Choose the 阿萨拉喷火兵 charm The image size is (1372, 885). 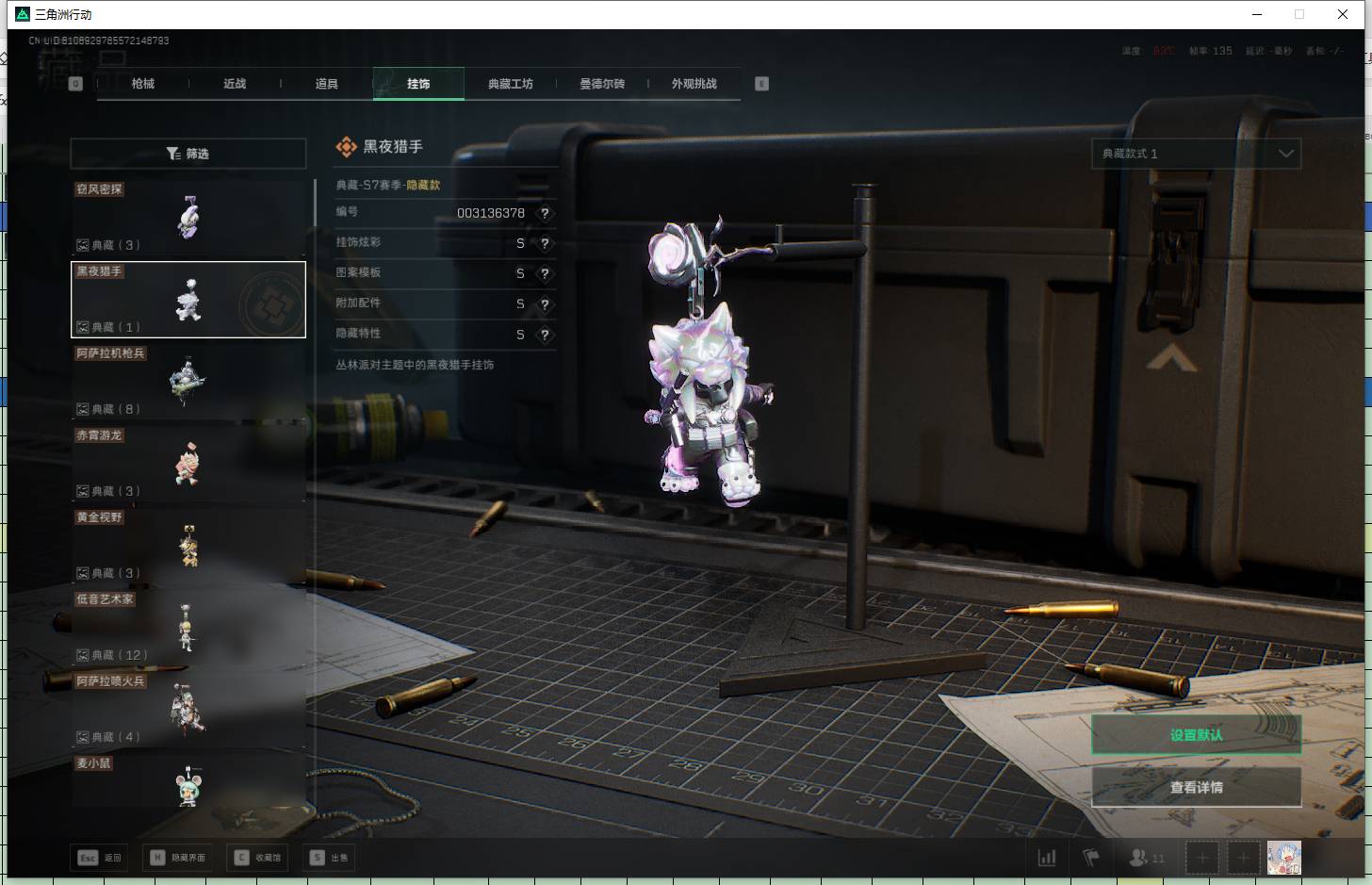pyautogui.click(x=188, y=710)
